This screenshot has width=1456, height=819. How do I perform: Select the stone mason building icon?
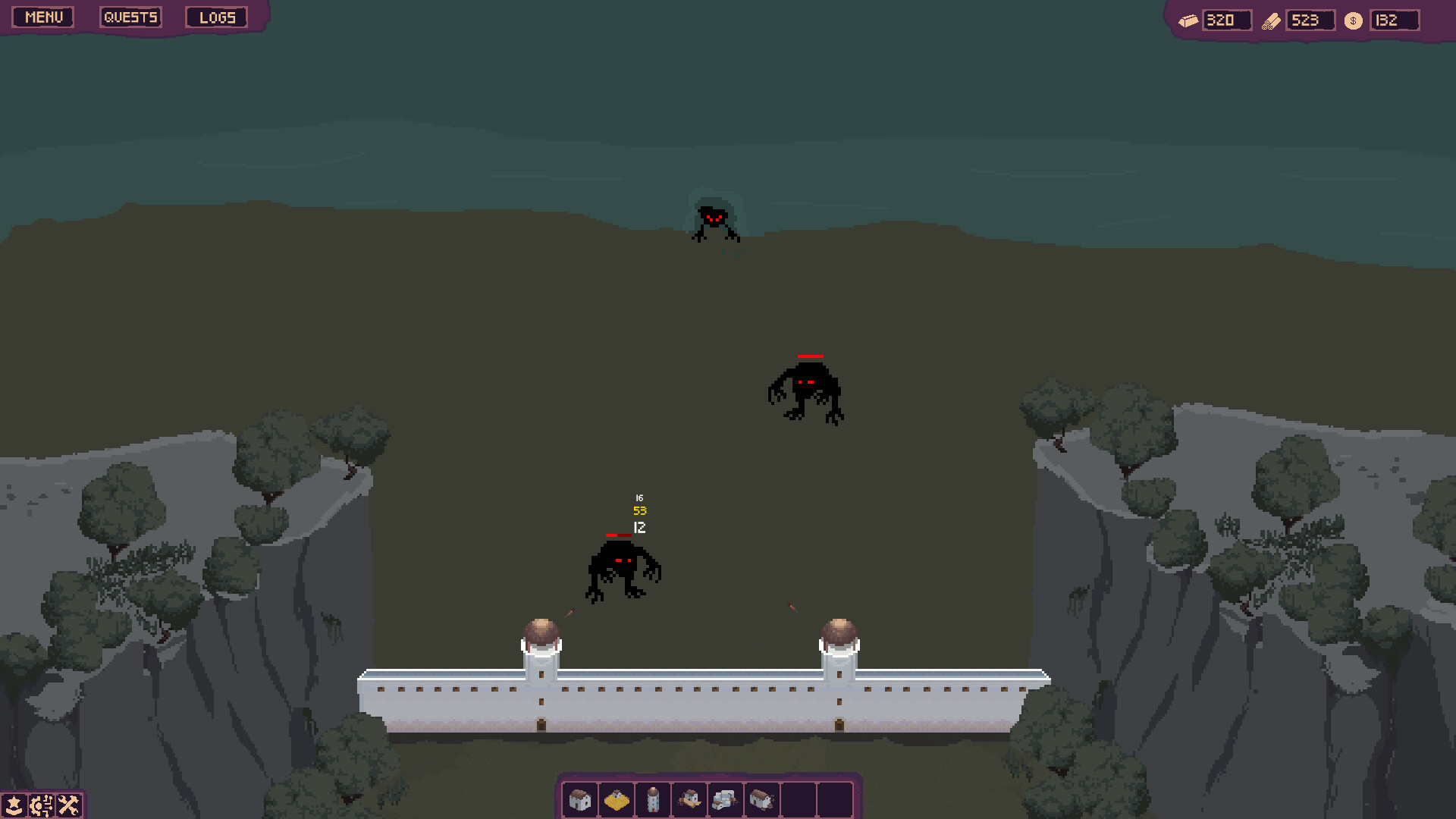coord(725,799)
